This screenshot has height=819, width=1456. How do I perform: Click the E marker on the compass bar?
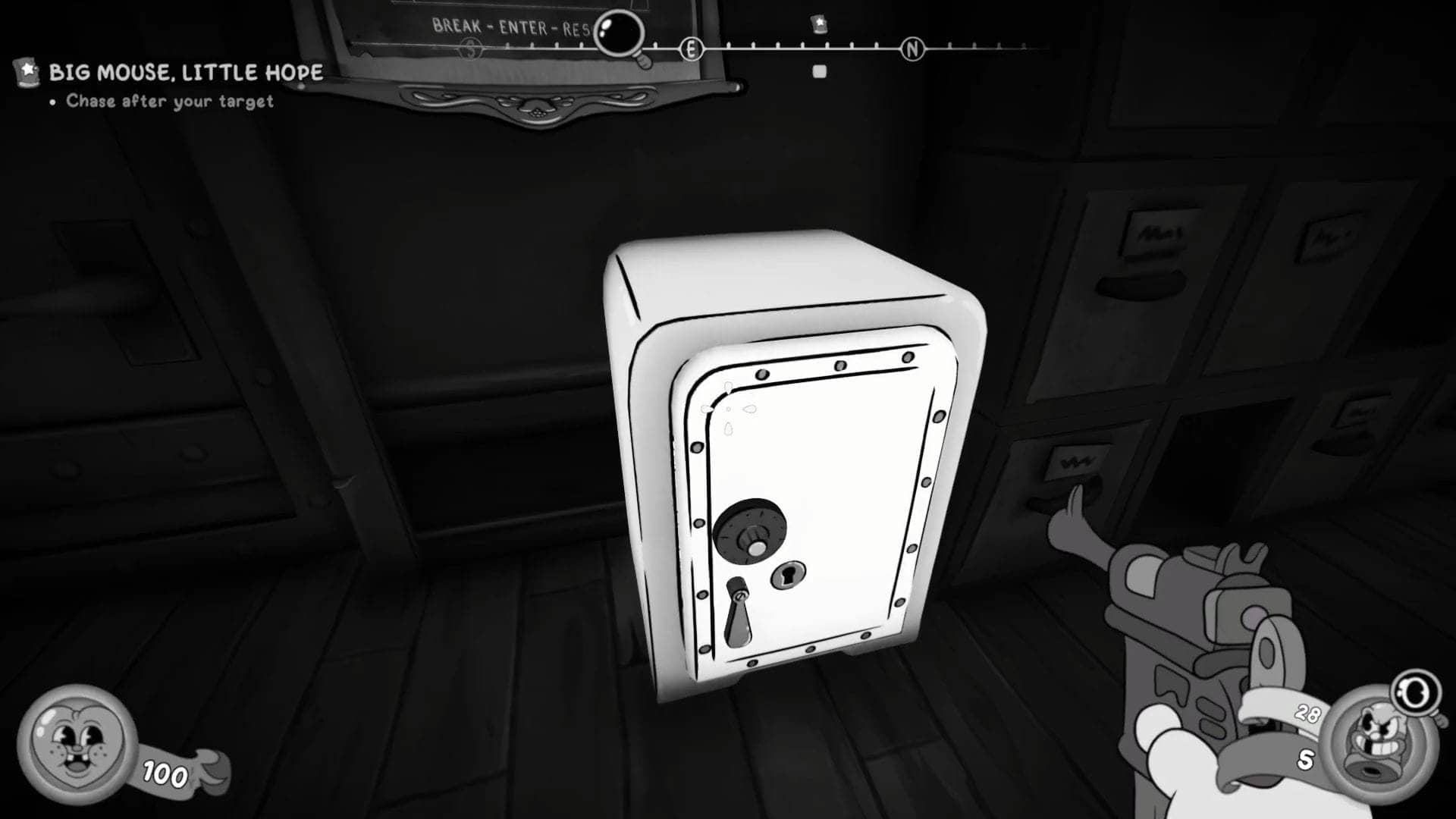tap(691, 47)
